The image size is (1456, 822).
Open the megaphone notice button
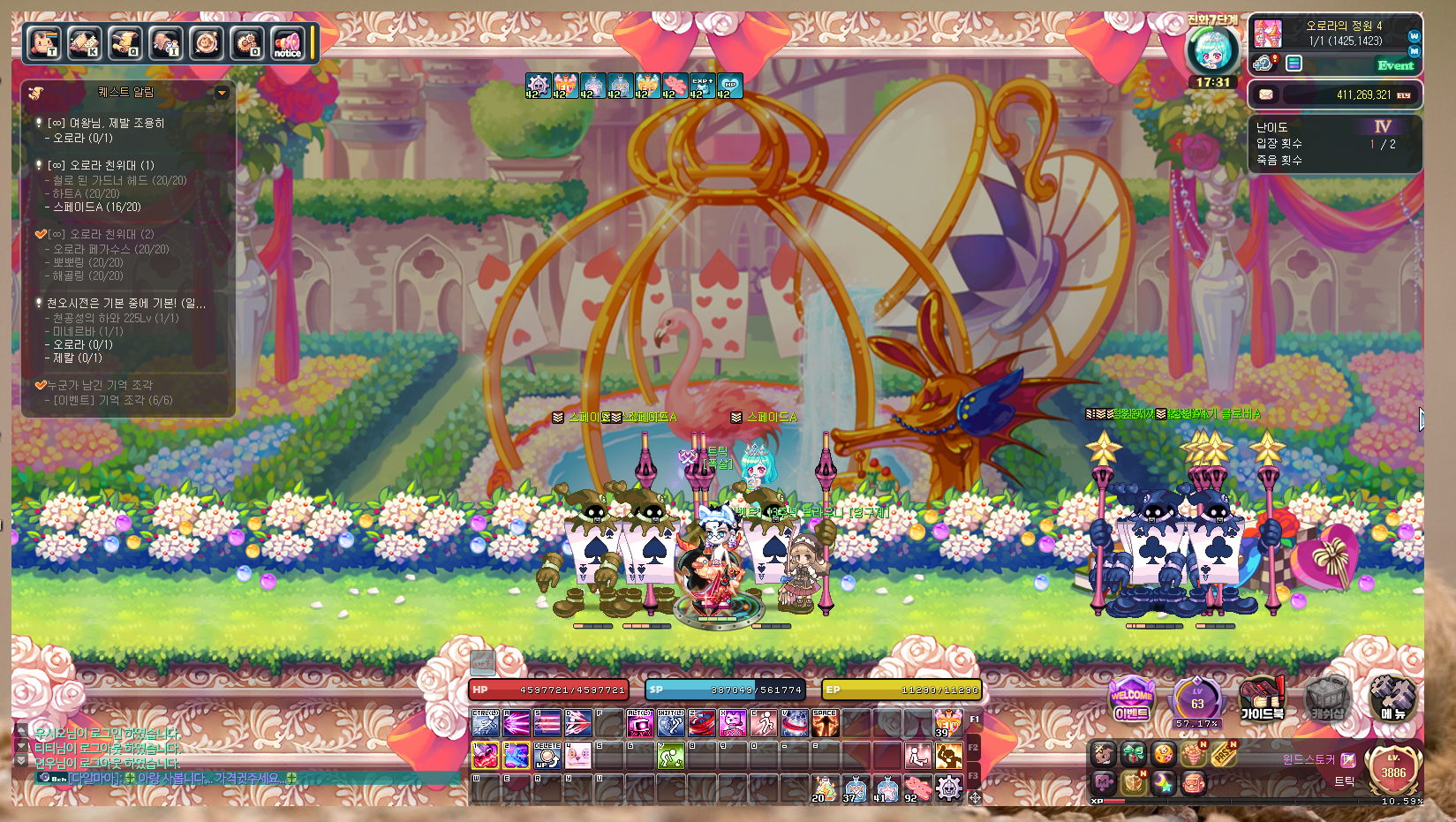click(287, 43)
